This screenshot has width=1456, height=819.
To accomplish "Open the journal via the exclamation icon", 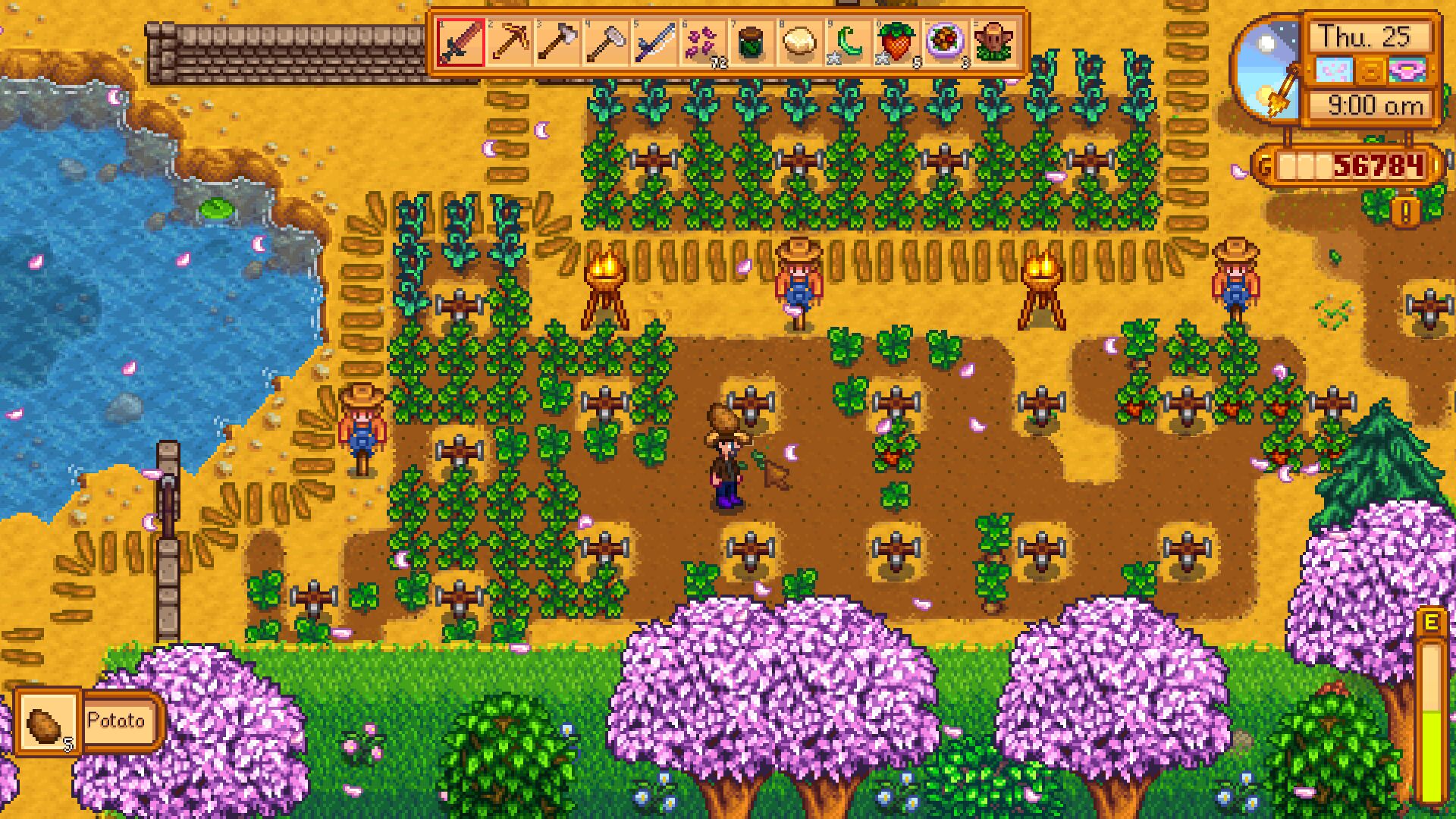I will point(1405,212).
